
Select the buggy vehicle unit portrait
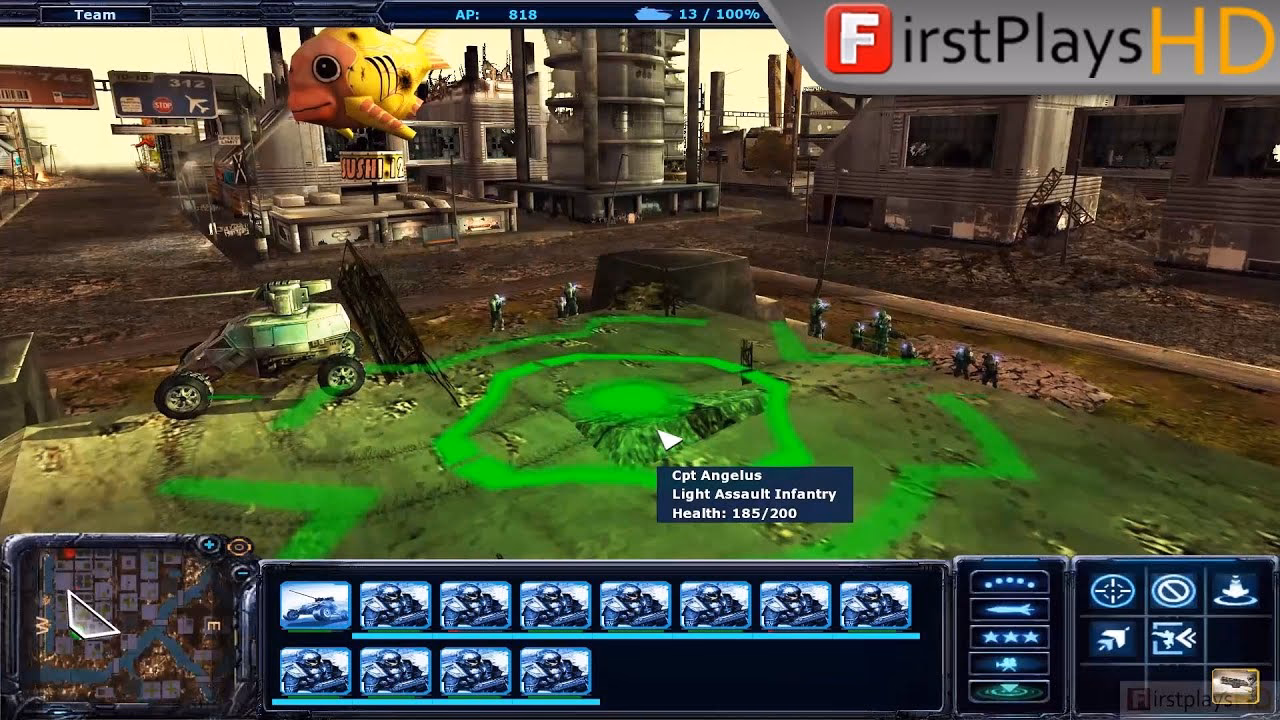315,605
